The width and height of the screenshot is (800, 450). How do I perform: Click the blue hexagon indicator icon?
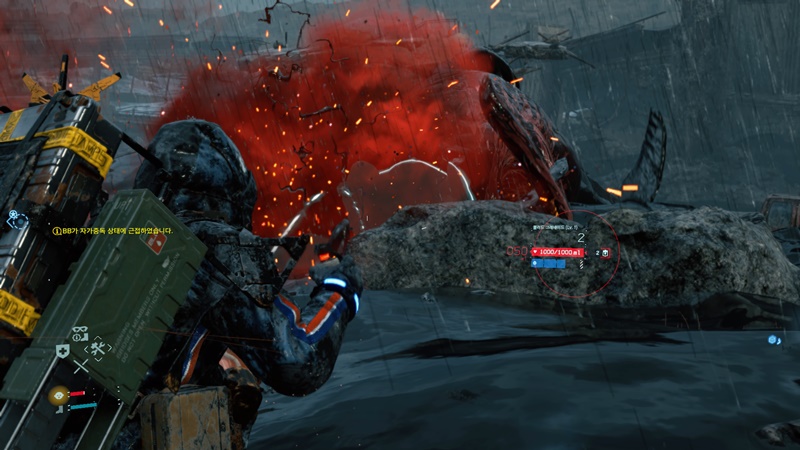point(774,340)
